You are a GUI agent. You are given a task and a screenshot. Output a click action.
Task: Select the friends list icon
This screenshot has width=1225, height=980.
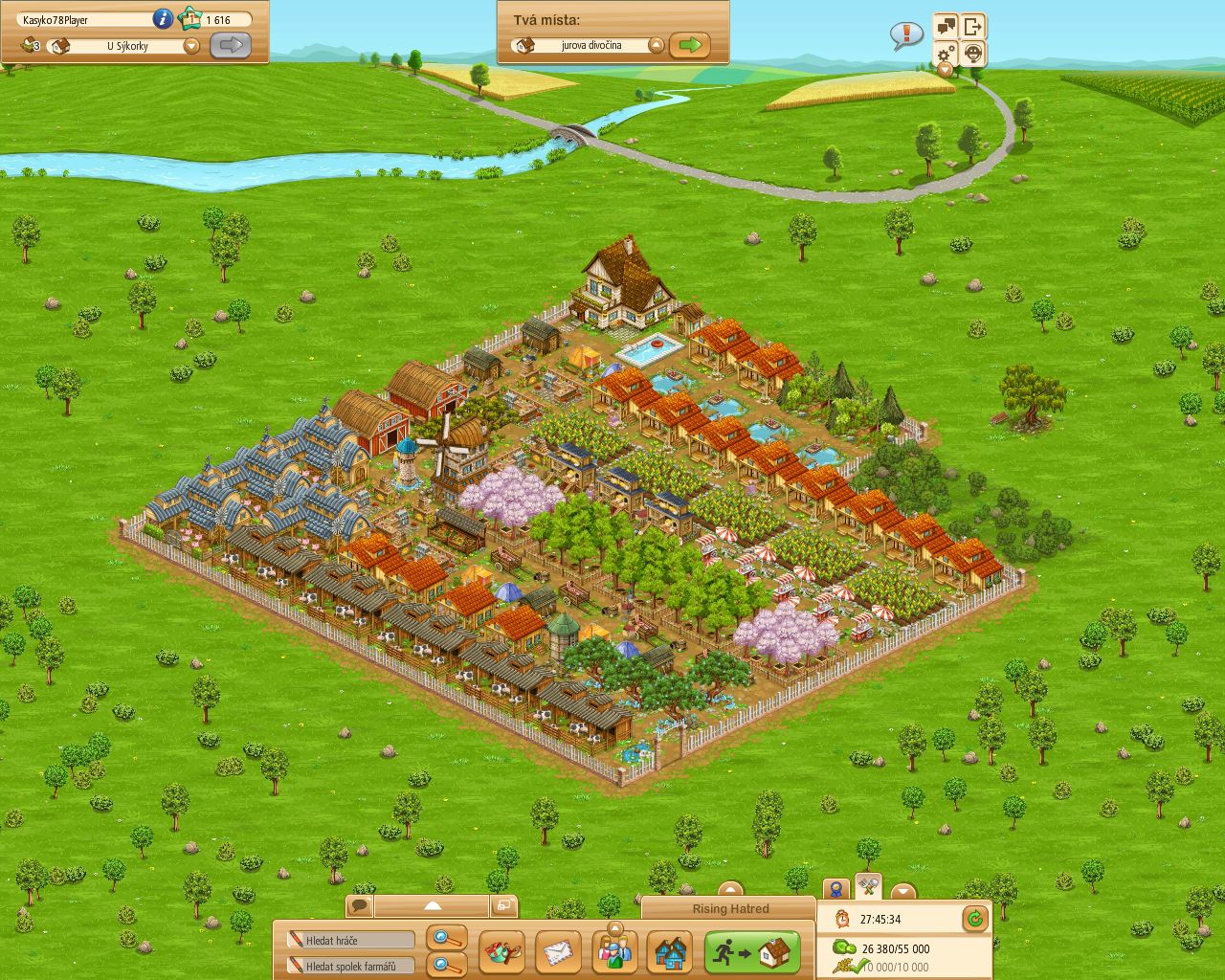click(615, 952)
